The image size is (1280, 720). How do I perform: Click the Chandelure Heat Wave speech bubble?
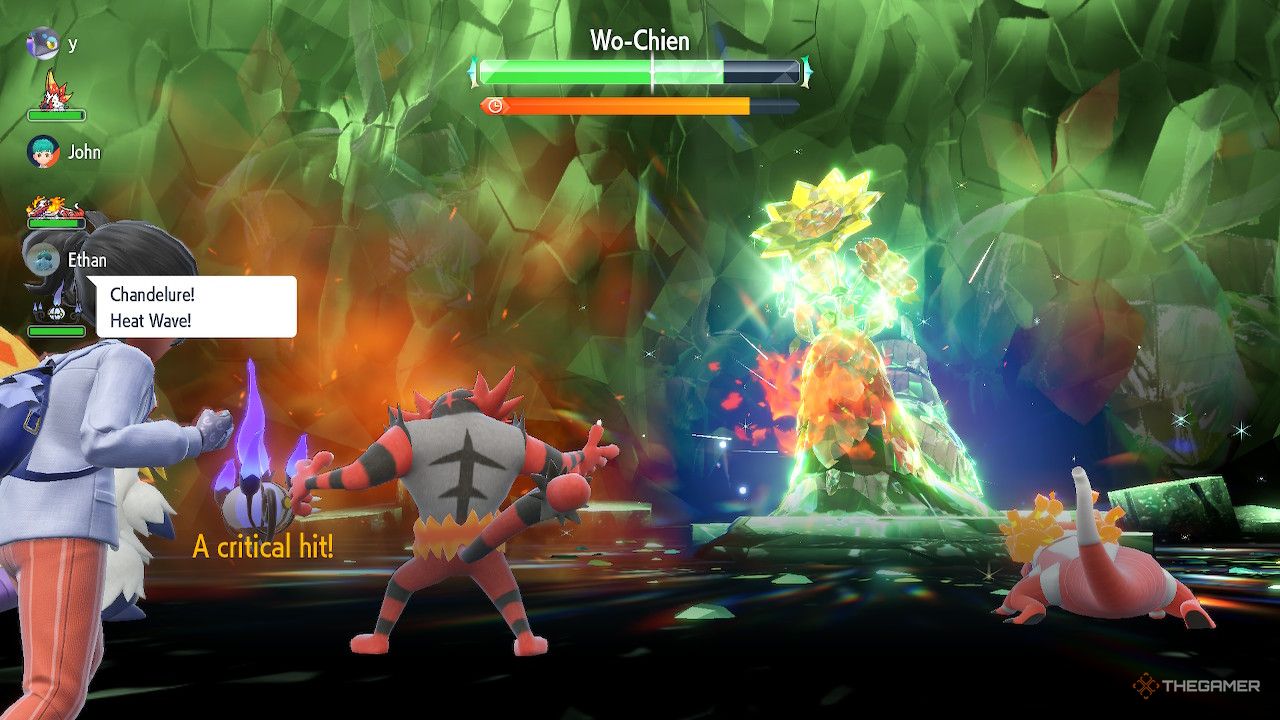click(196, 306)
